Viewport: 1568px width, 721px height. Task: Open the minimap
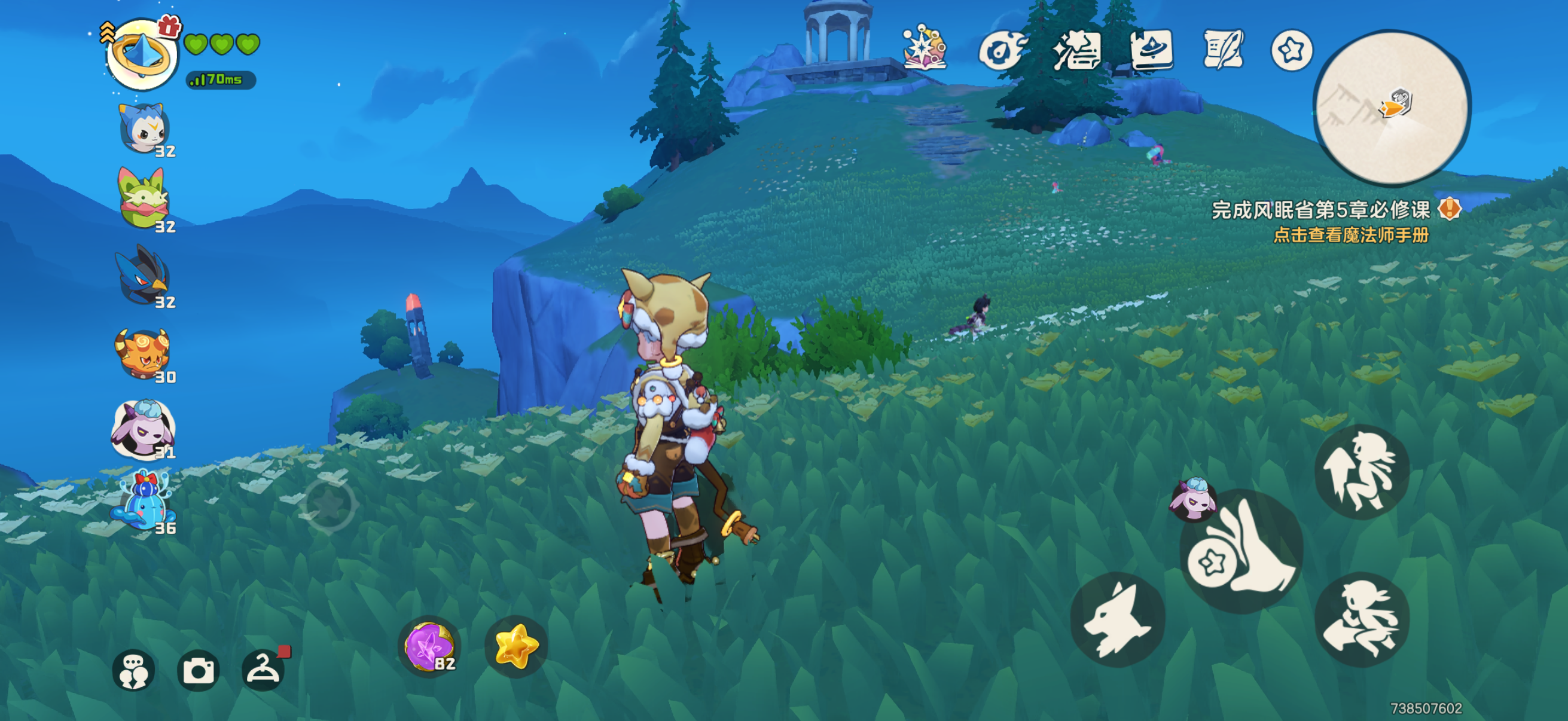pos(1393,108)
